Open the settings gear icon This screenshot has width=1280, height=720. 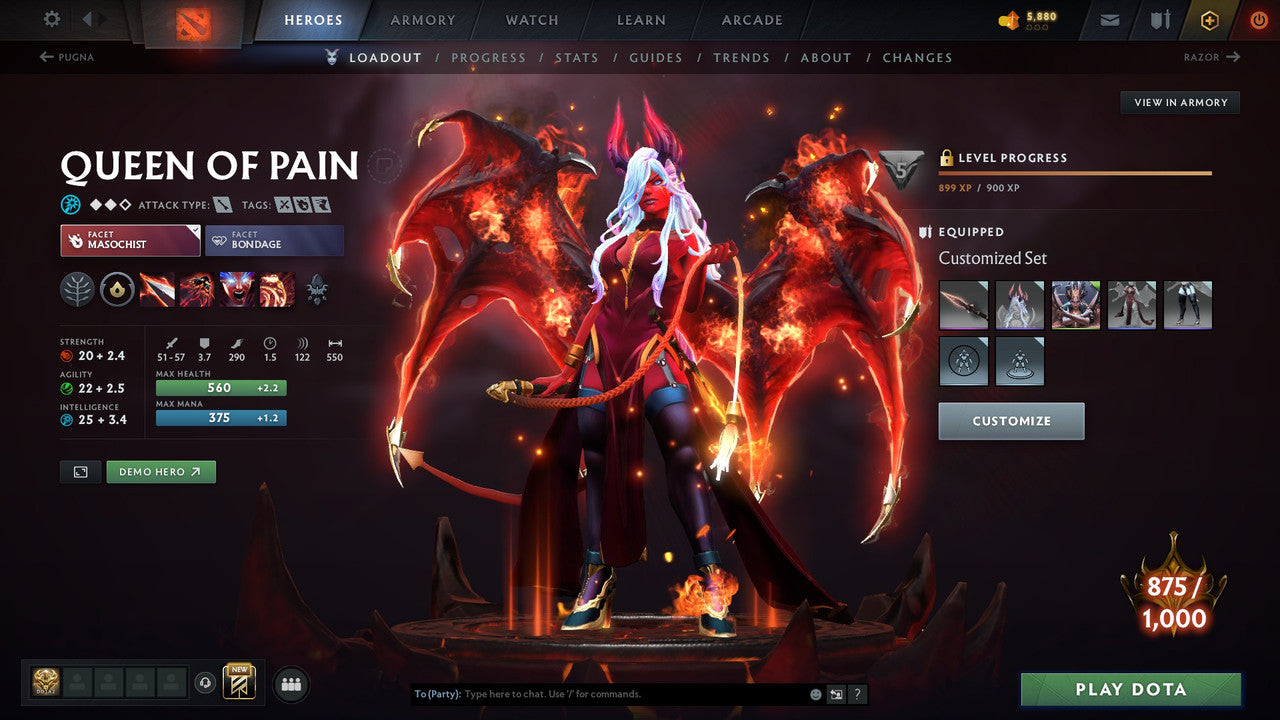53,18
